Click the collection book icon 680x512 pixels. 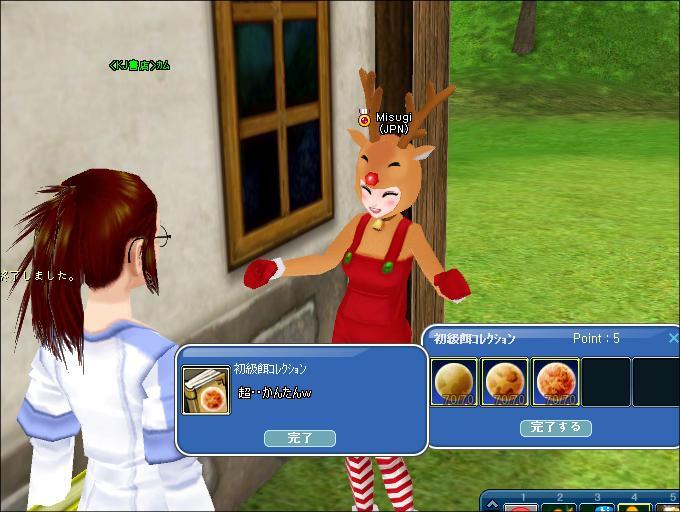[x=205, y=390]
